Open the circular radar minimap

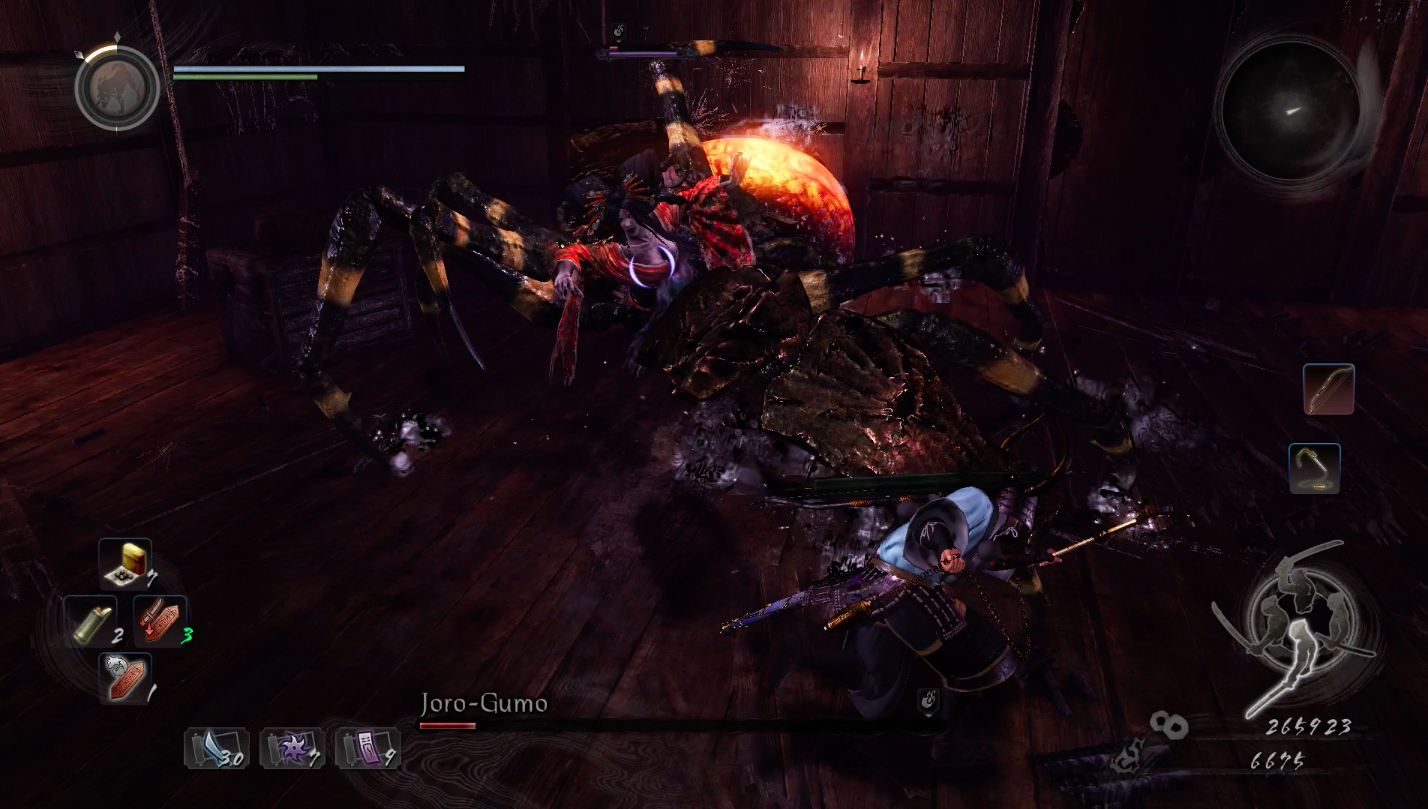(x=1289, y=110)
